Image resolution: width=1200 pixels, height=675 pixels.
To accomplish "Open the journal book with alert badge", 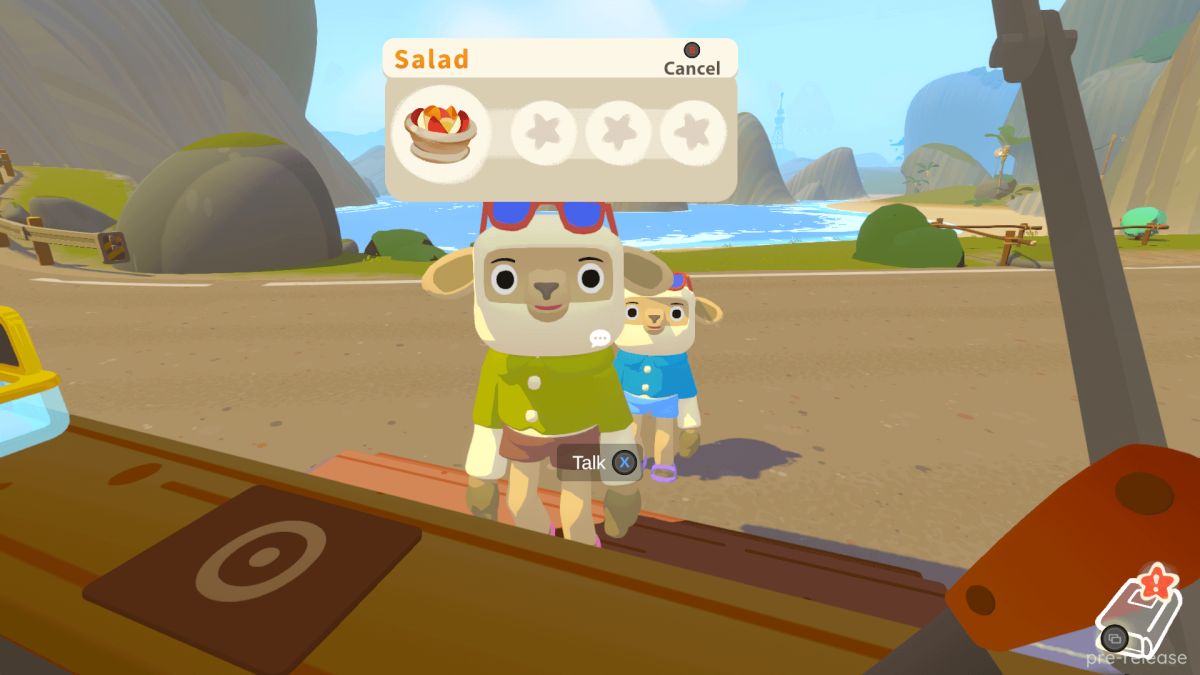I will (x=1138, y=612).
